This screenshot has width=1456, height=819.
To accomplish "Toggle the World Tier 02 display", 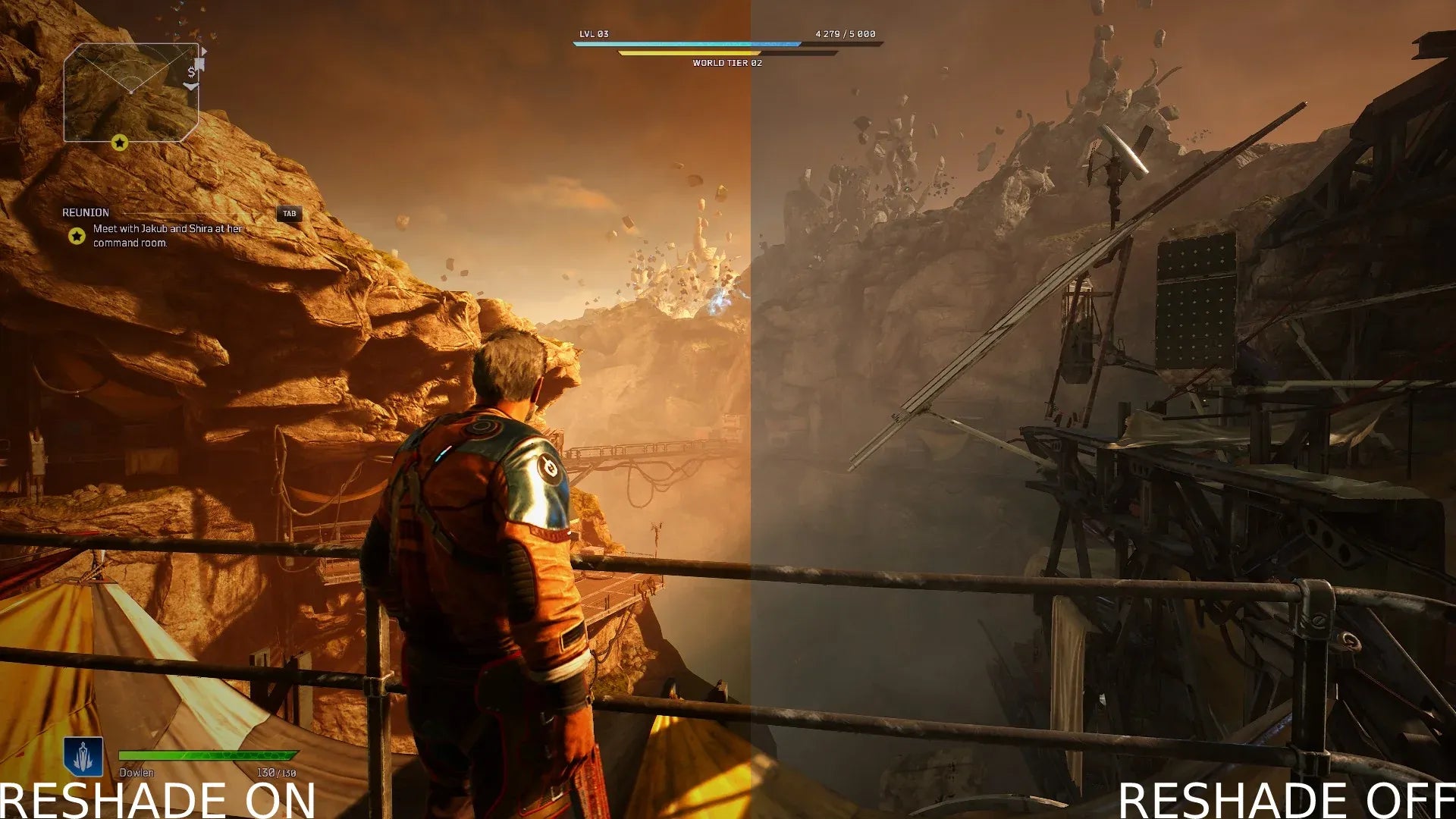I will pyautogui.click(x=726, y=64).
